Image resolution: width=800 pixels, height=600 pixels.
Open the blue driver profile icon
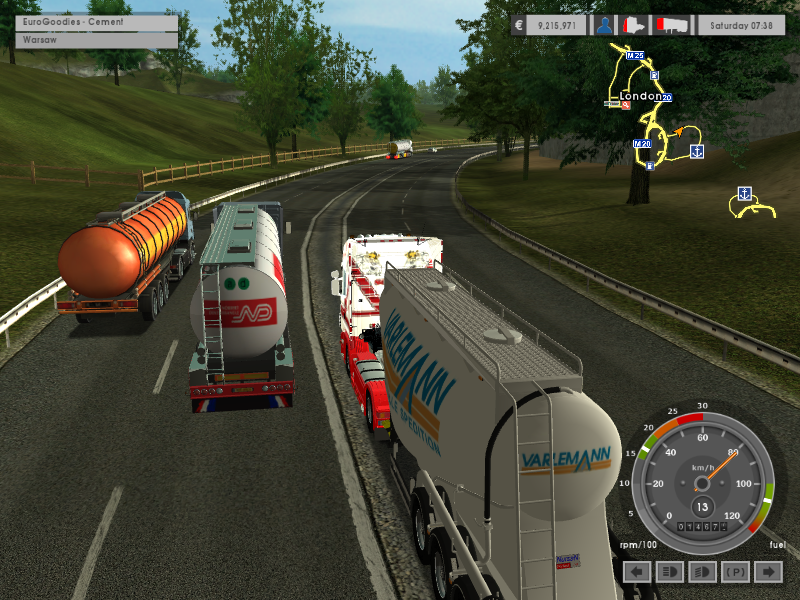tap(604, 25)
